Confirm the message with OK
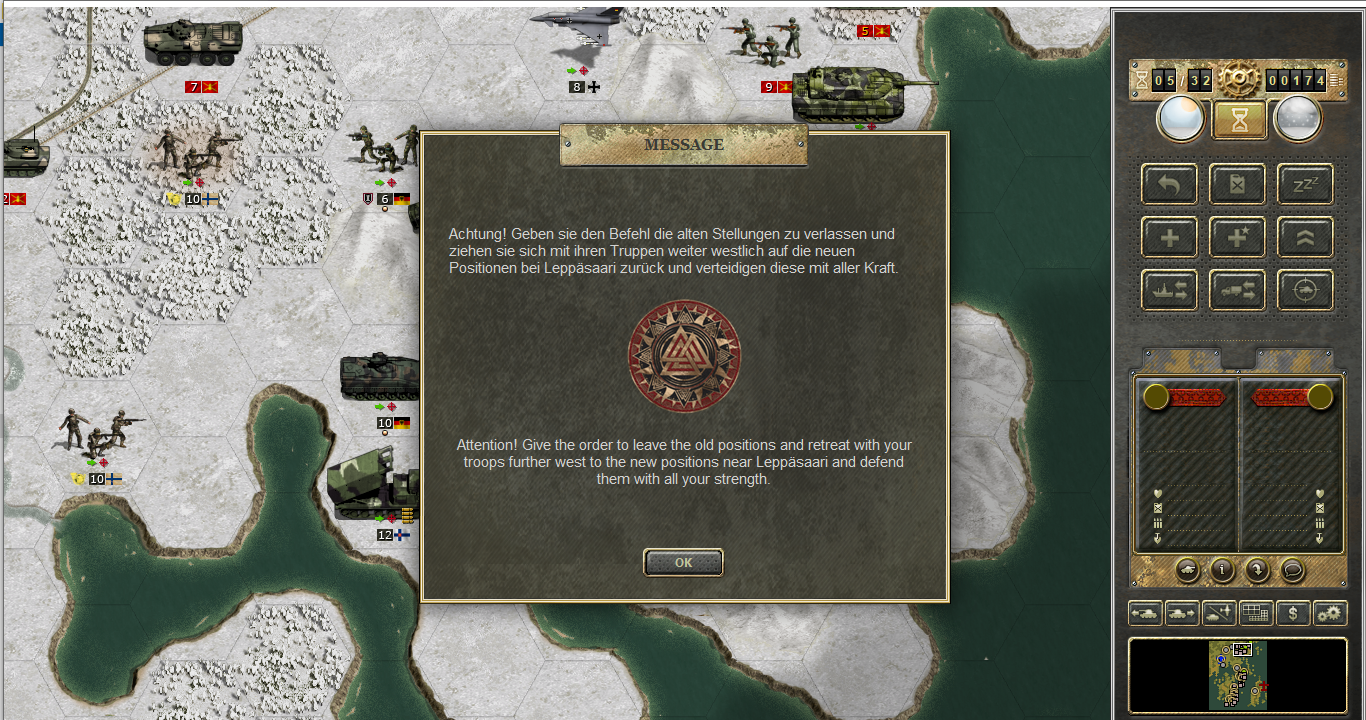The height and width of the screenshot is (720, 1366). tap(683, 563)
